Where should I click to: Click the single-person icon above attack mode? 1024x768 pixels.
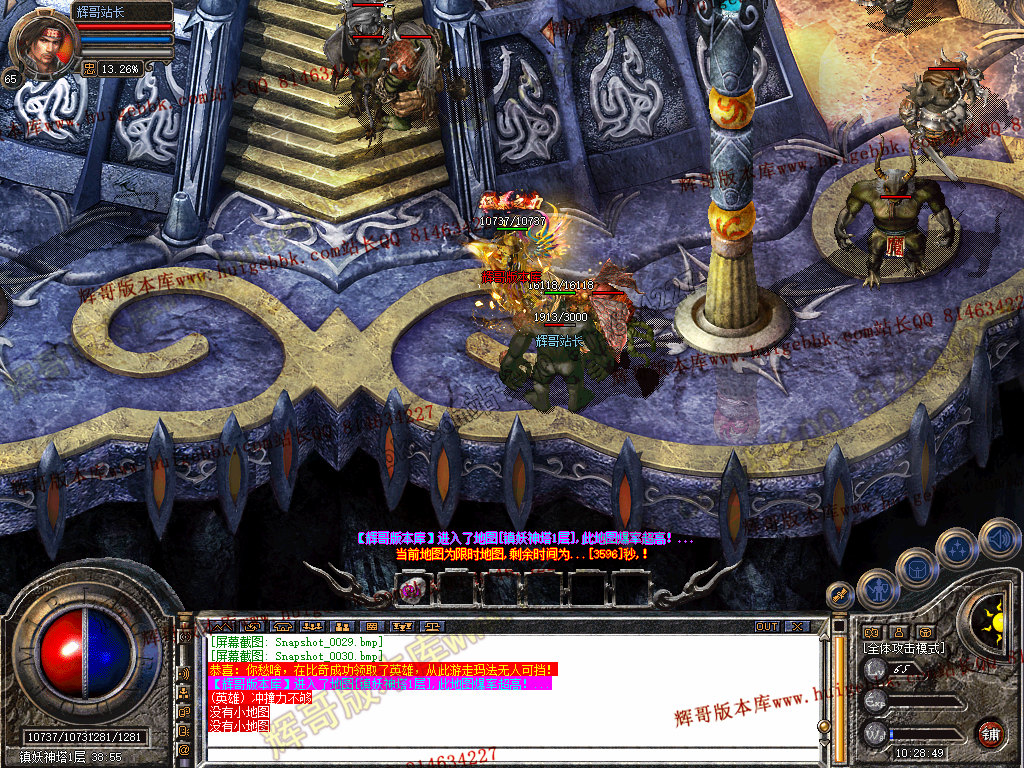pyautogui.click(x=899, y=632)
